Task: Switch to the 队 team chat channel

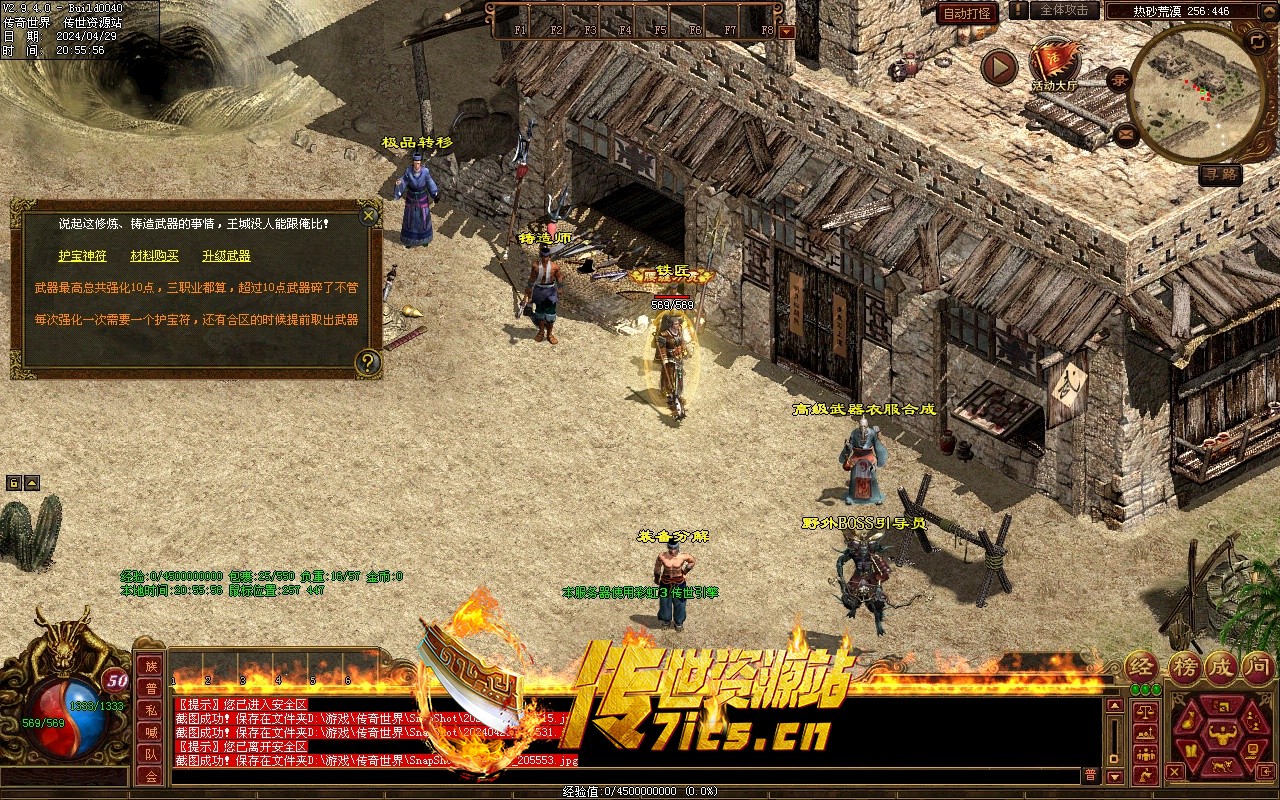Action: (x=151, y=754)
